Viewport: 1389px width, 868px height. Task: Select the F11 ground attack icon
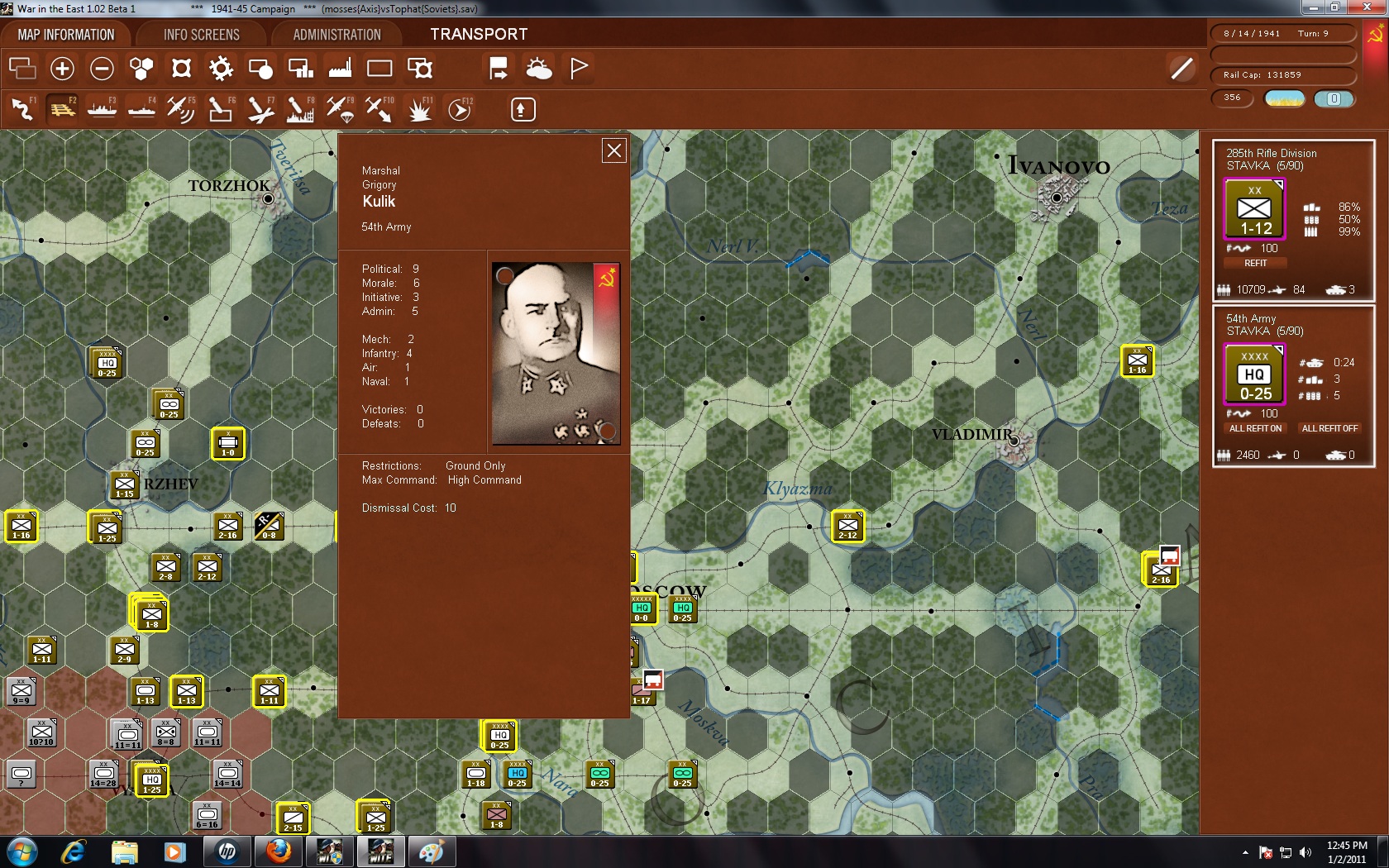coord(419,109)
